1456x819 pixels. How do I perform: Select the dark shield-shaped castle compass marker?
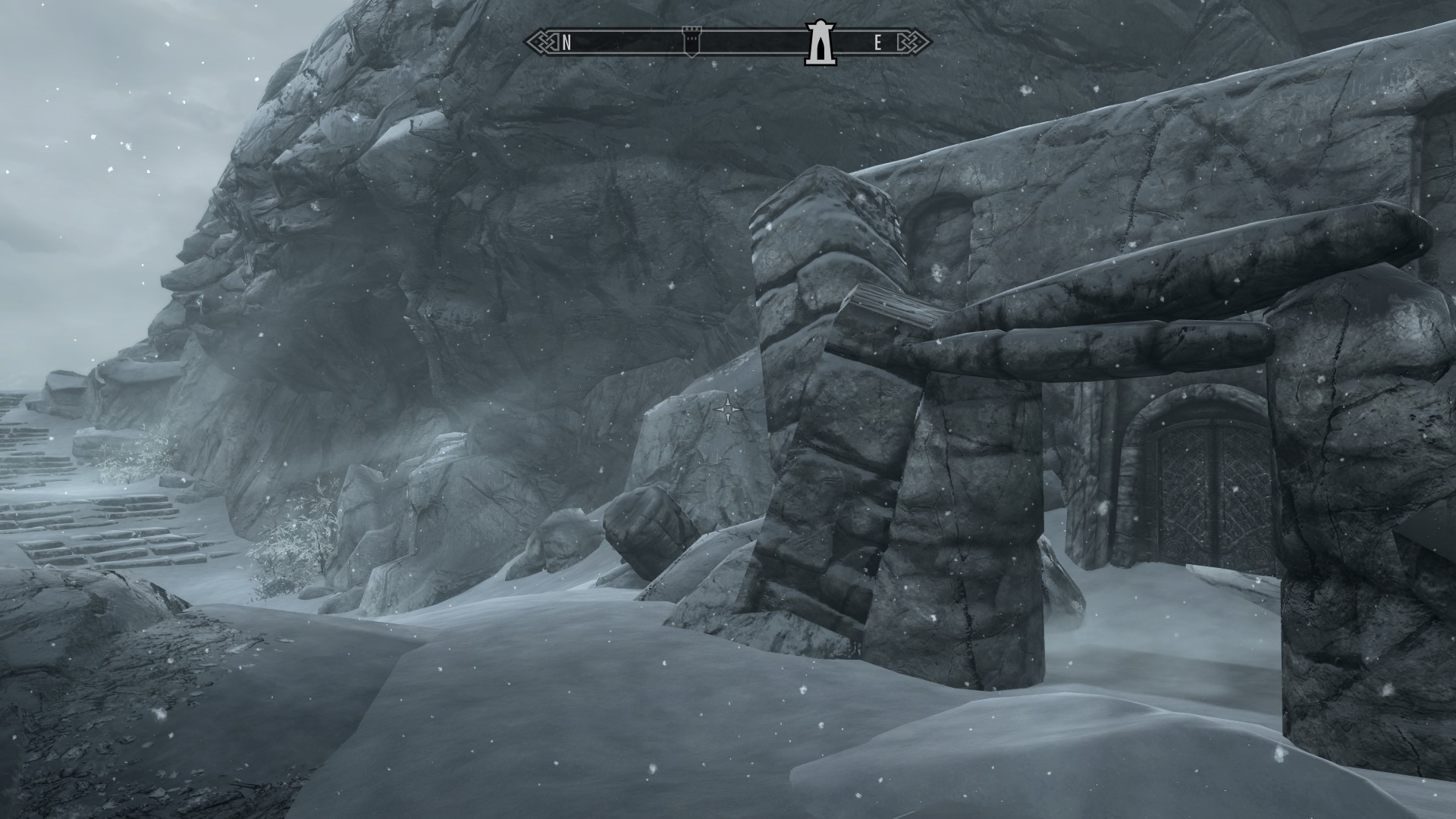(x=691, y=40)
